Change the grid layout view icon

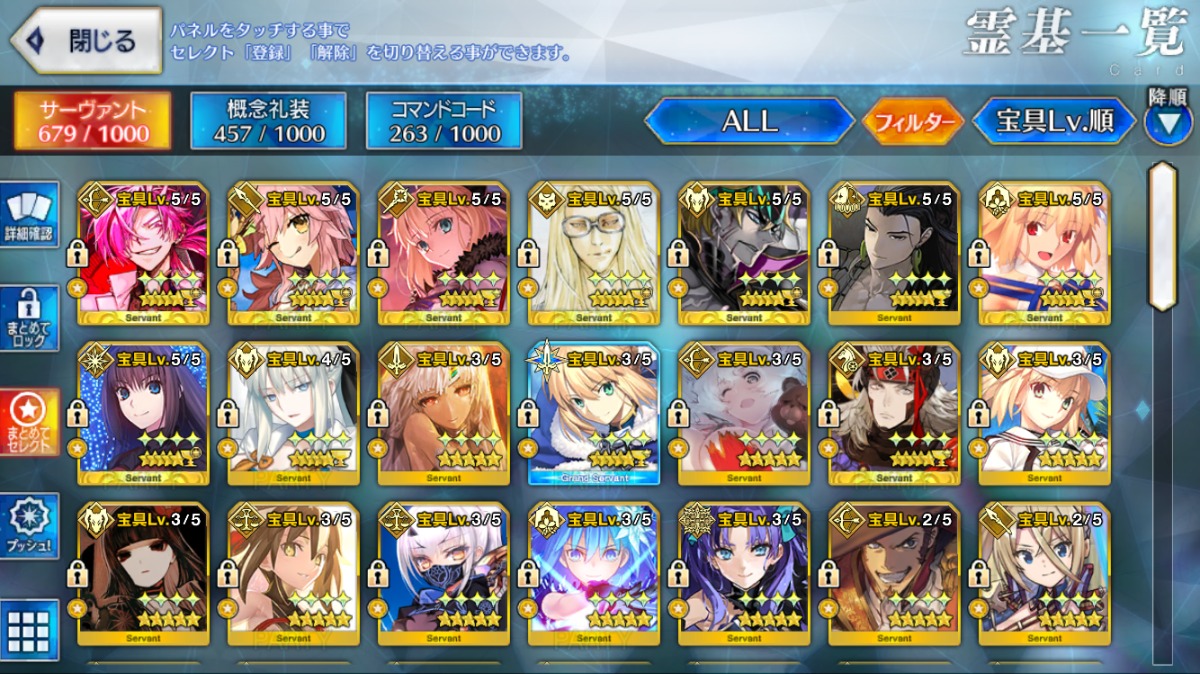[x=28, y=630]
